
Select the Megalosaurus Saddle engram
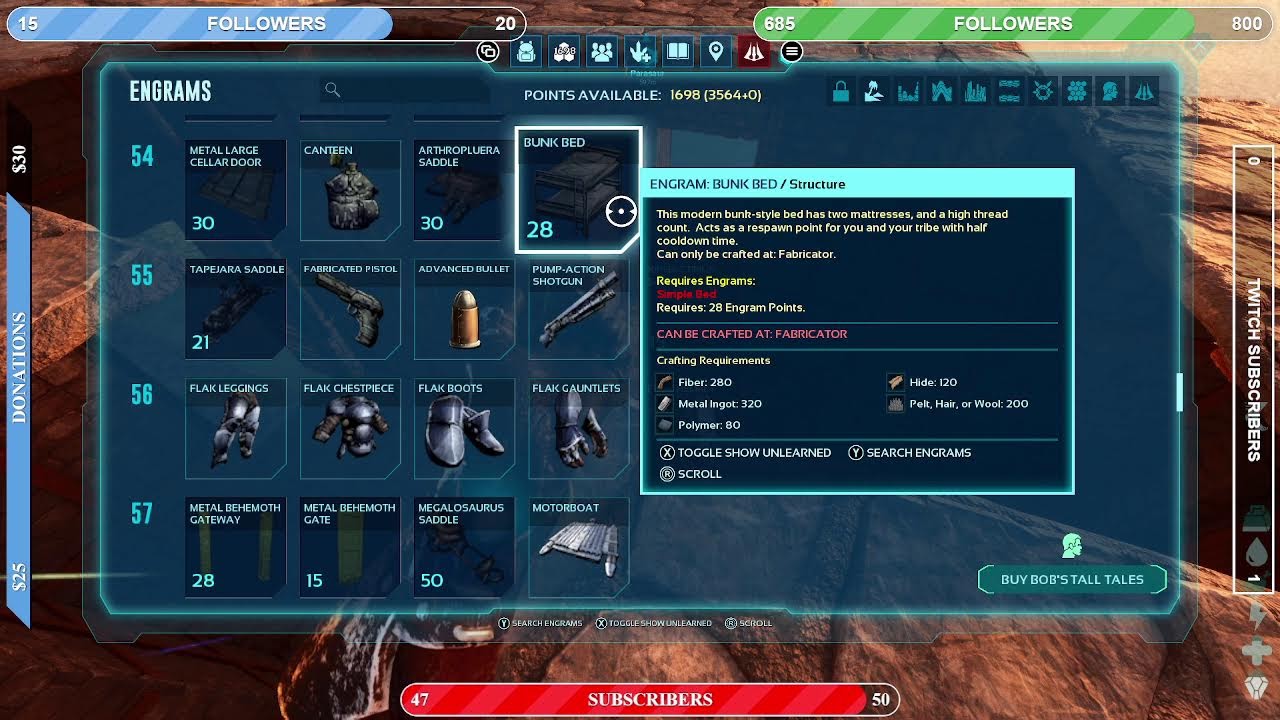click(464, 547)
